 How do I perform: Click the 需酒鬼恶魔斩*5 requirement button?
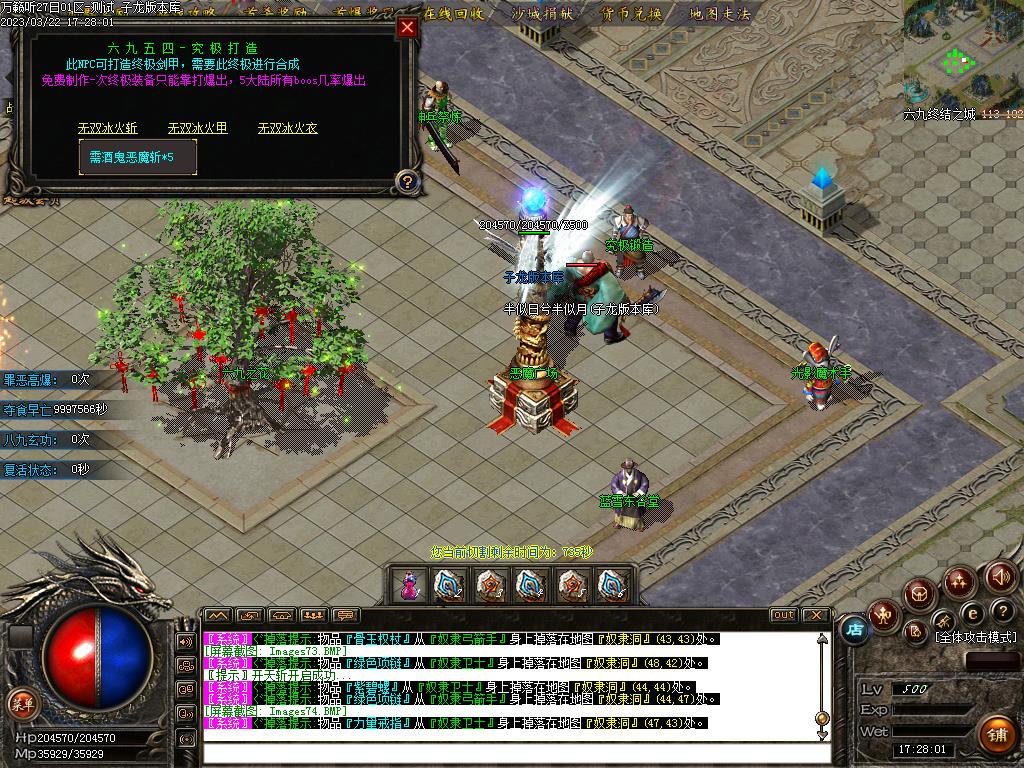(x=138, y=157)
